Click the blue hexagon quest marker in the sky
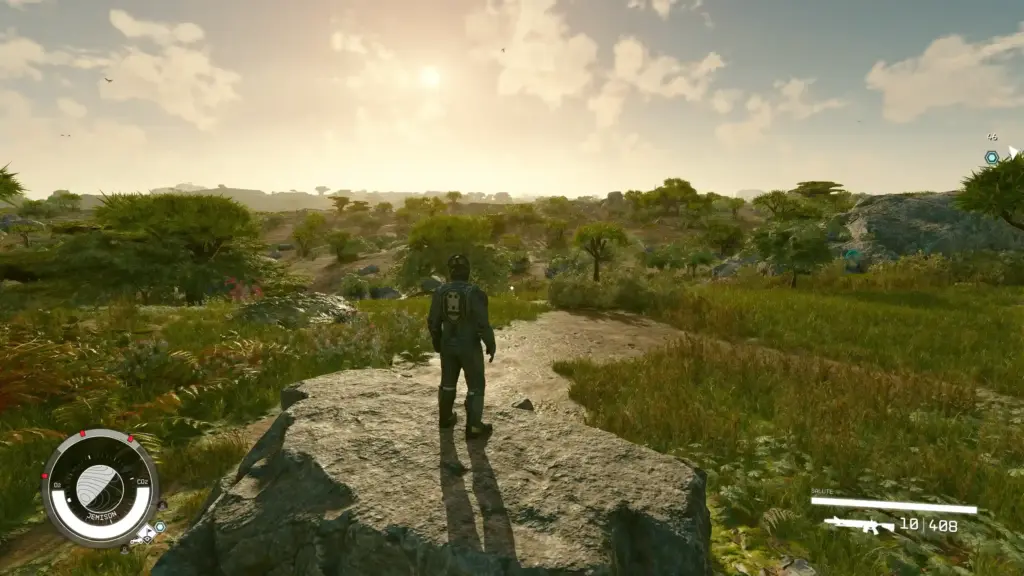 click(991, 158)
